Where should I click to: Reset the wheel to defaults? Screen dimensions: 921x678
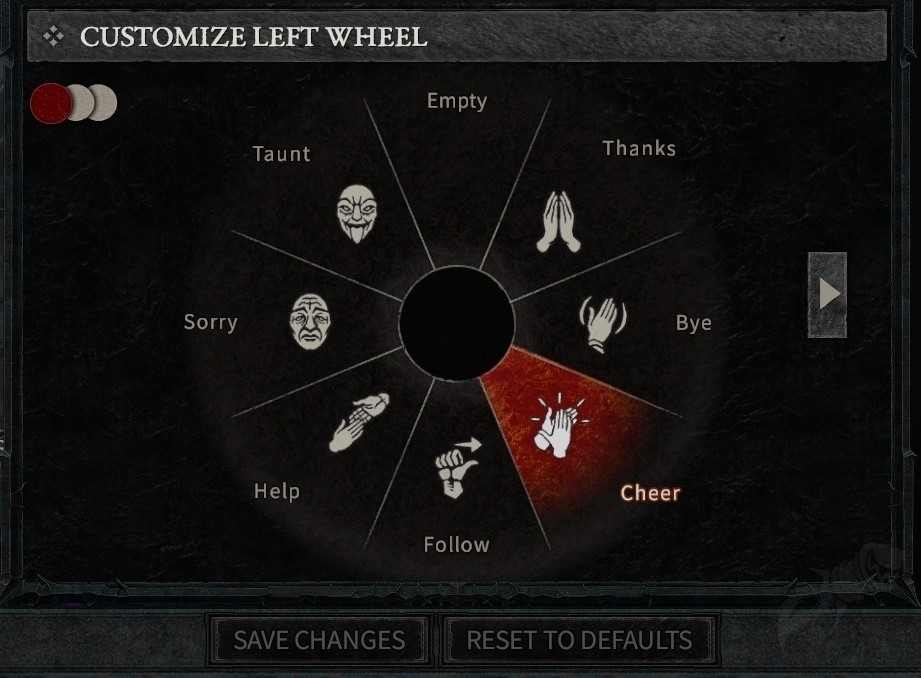pos(579,640)
